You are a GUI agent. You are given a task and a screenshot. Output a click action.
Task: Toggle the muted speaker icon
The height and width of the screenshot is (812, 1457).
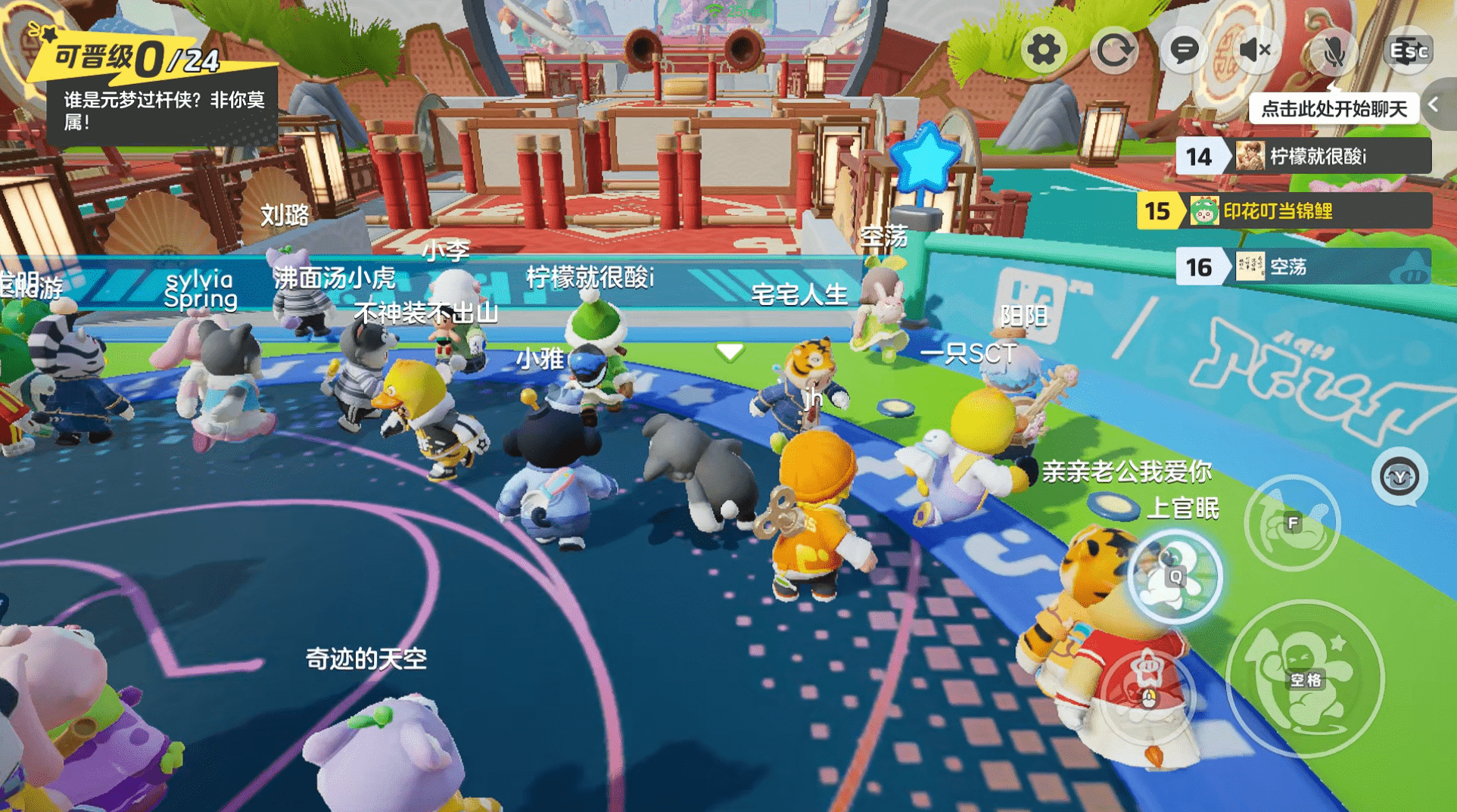pos(1254,51)
